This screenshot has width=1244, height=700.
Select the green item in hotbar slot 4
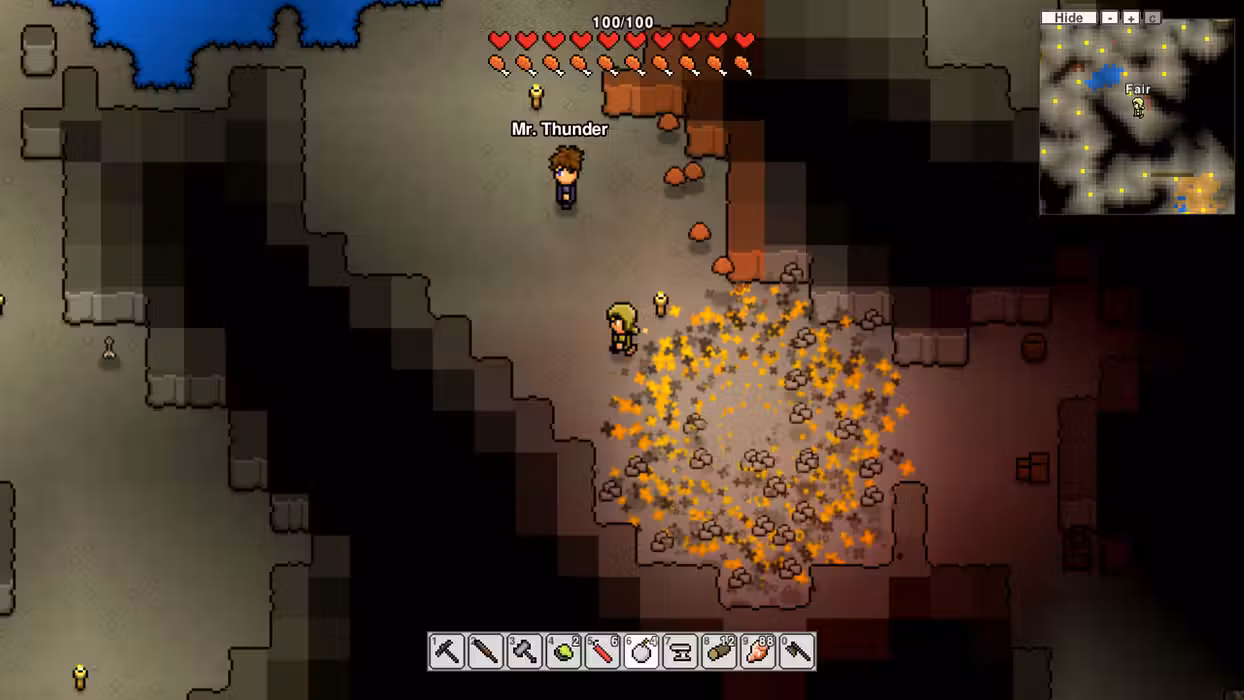[564, 651]
